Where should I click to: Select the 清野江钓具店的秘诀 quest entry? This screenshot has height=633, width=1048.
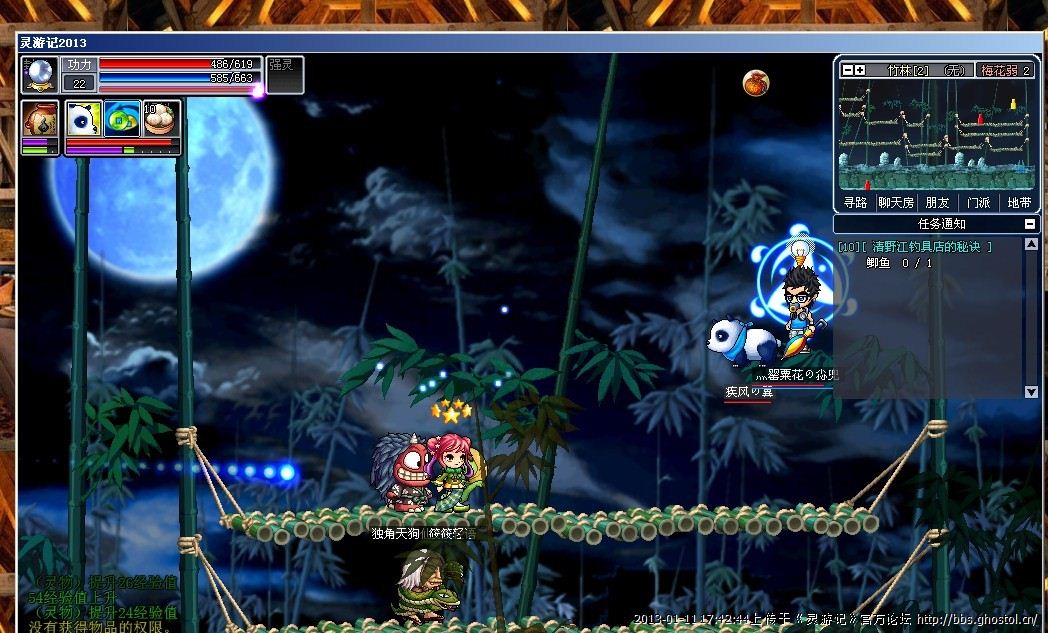point(915,246)
